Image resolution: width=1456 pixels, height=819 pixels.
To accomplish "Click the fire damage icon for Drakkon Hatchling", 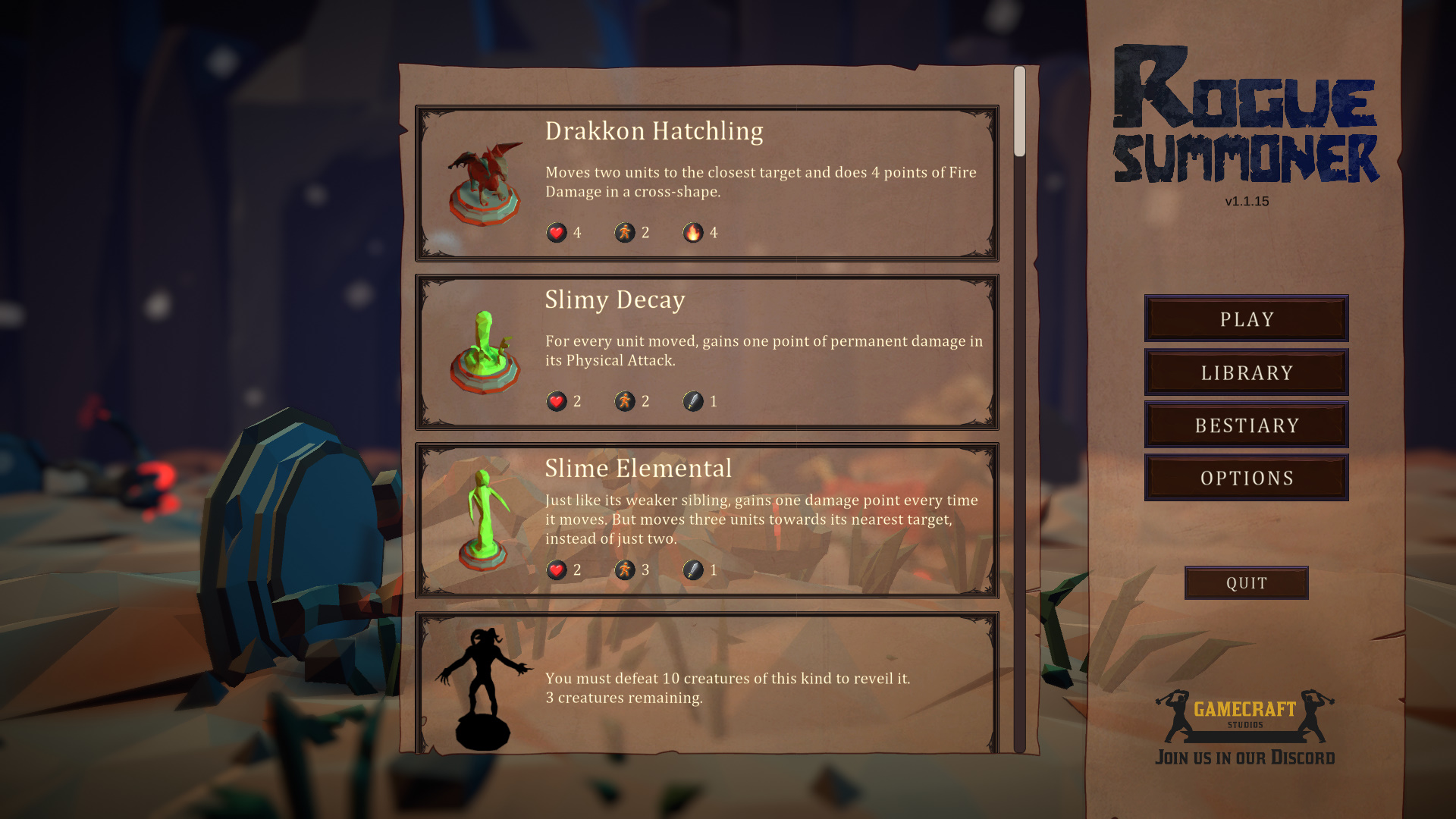I will pos(692,233).
